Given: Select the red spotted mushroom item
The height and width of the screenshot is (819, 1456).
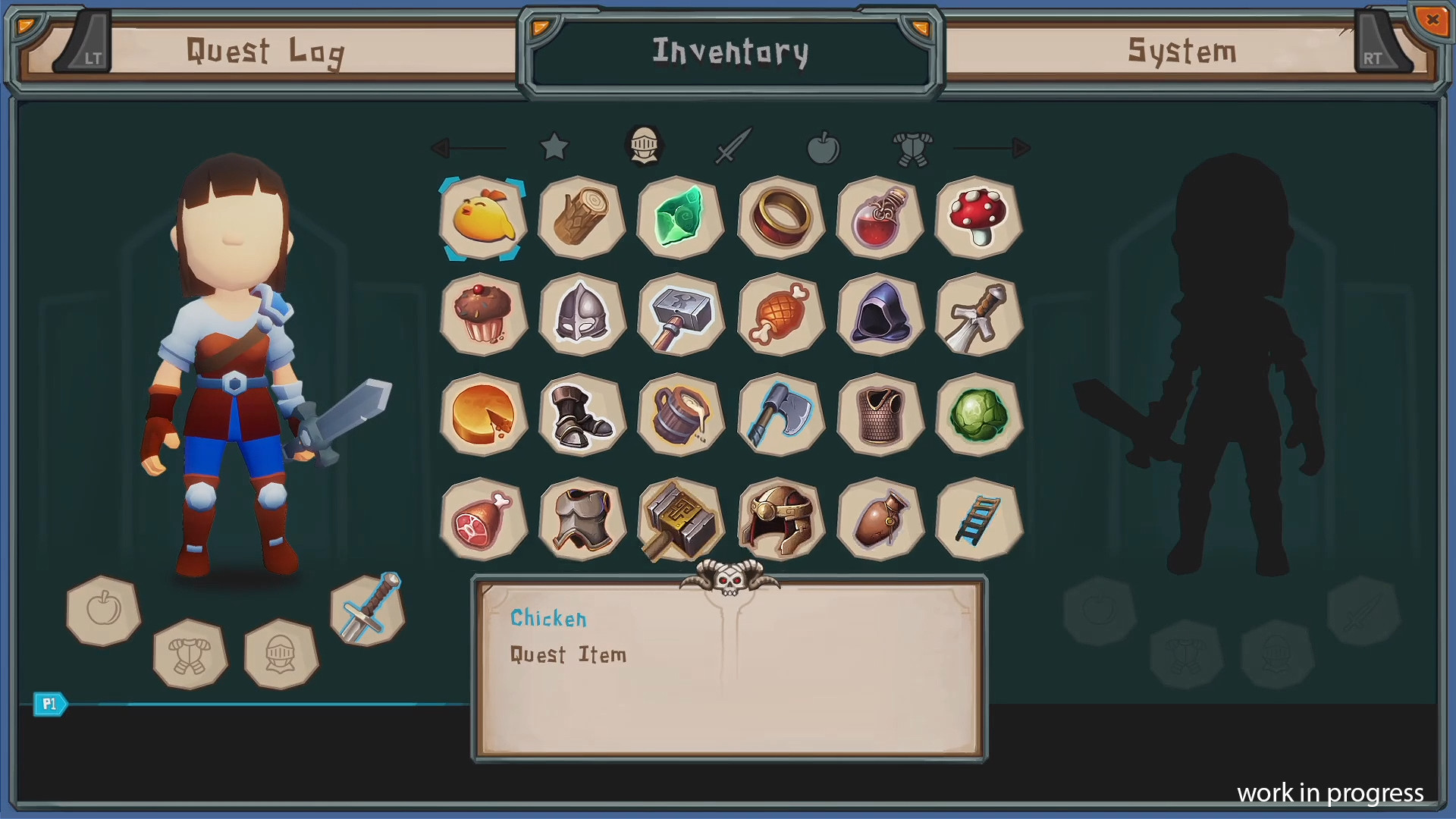Looking at the screenshot, I should point(978,219).
